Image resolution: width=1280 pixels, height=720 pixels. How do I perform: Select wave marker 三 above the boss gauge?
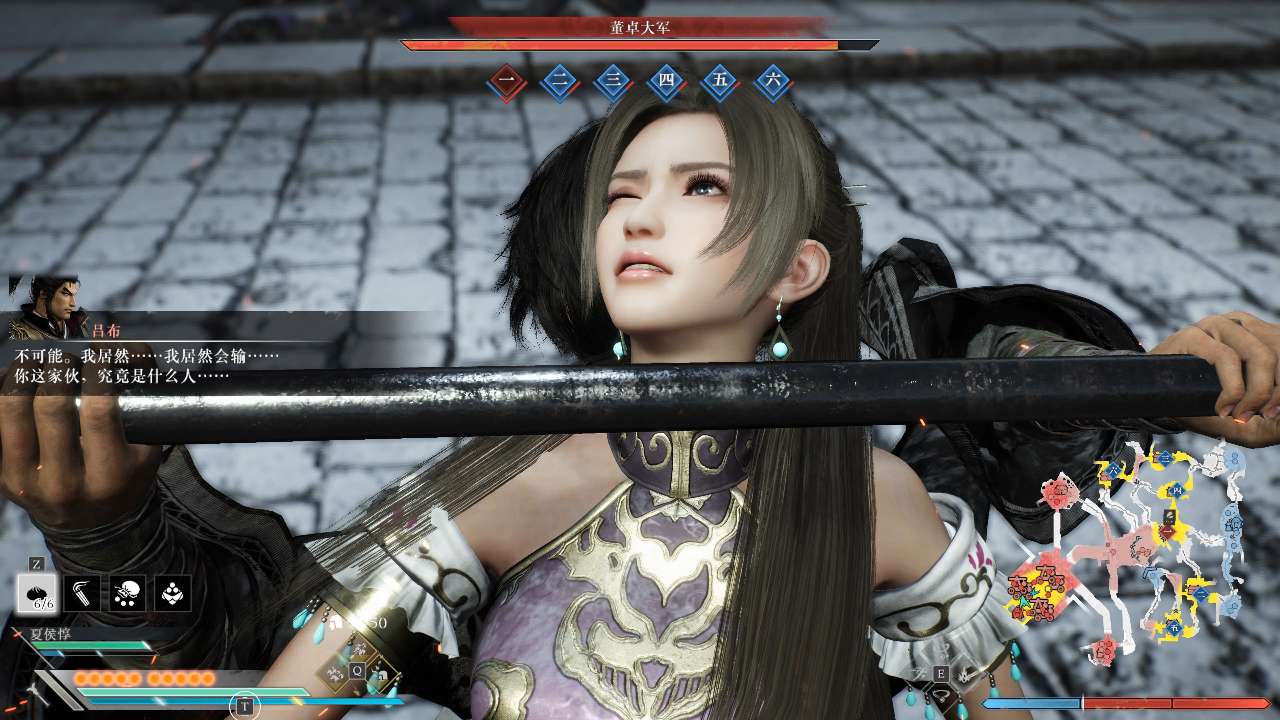tap(613, 79)
